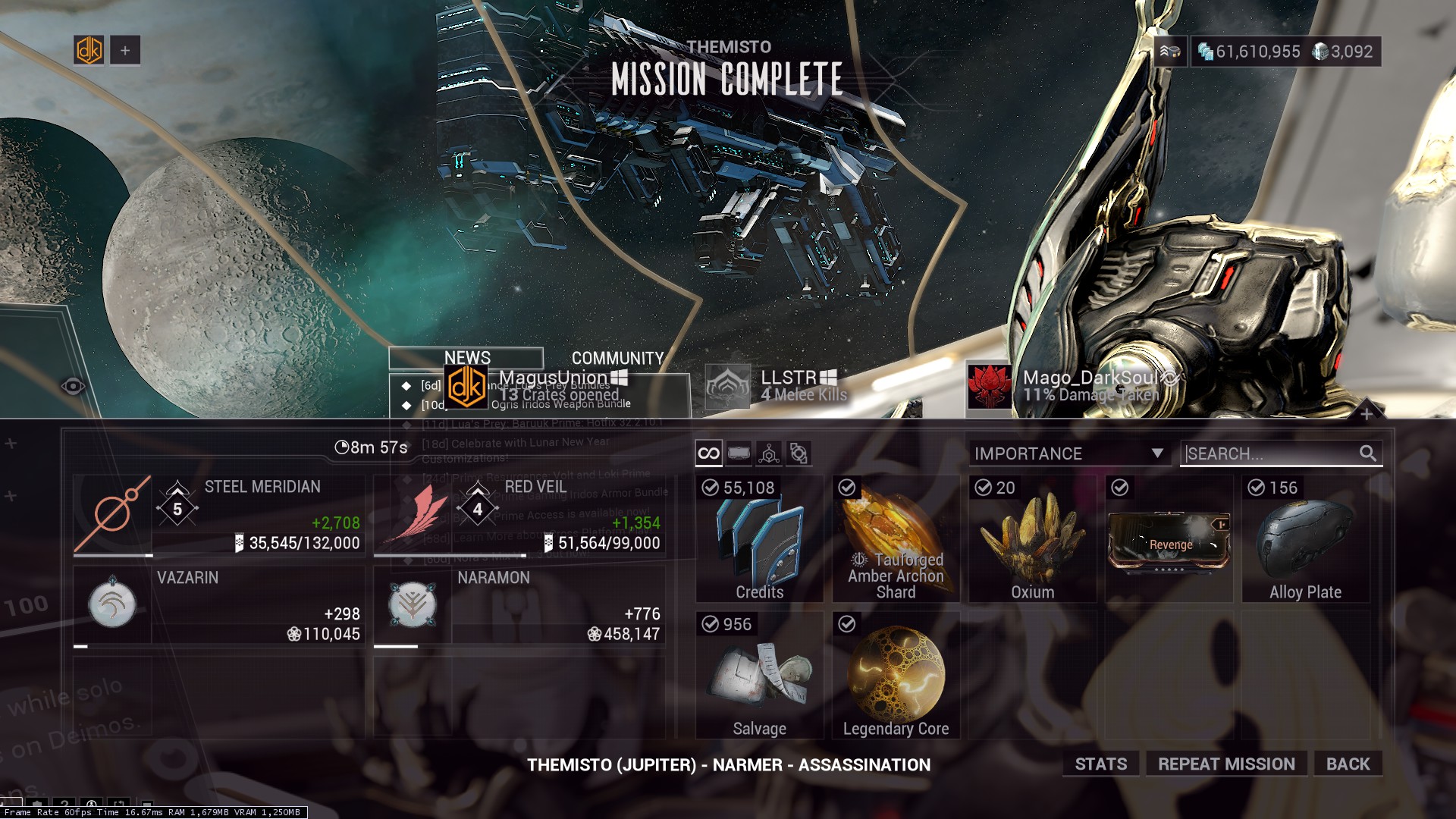Select the Salvage reward tile
This screenshot has width=1456, height=819.
pyautogui.click(x=759, y=676)
